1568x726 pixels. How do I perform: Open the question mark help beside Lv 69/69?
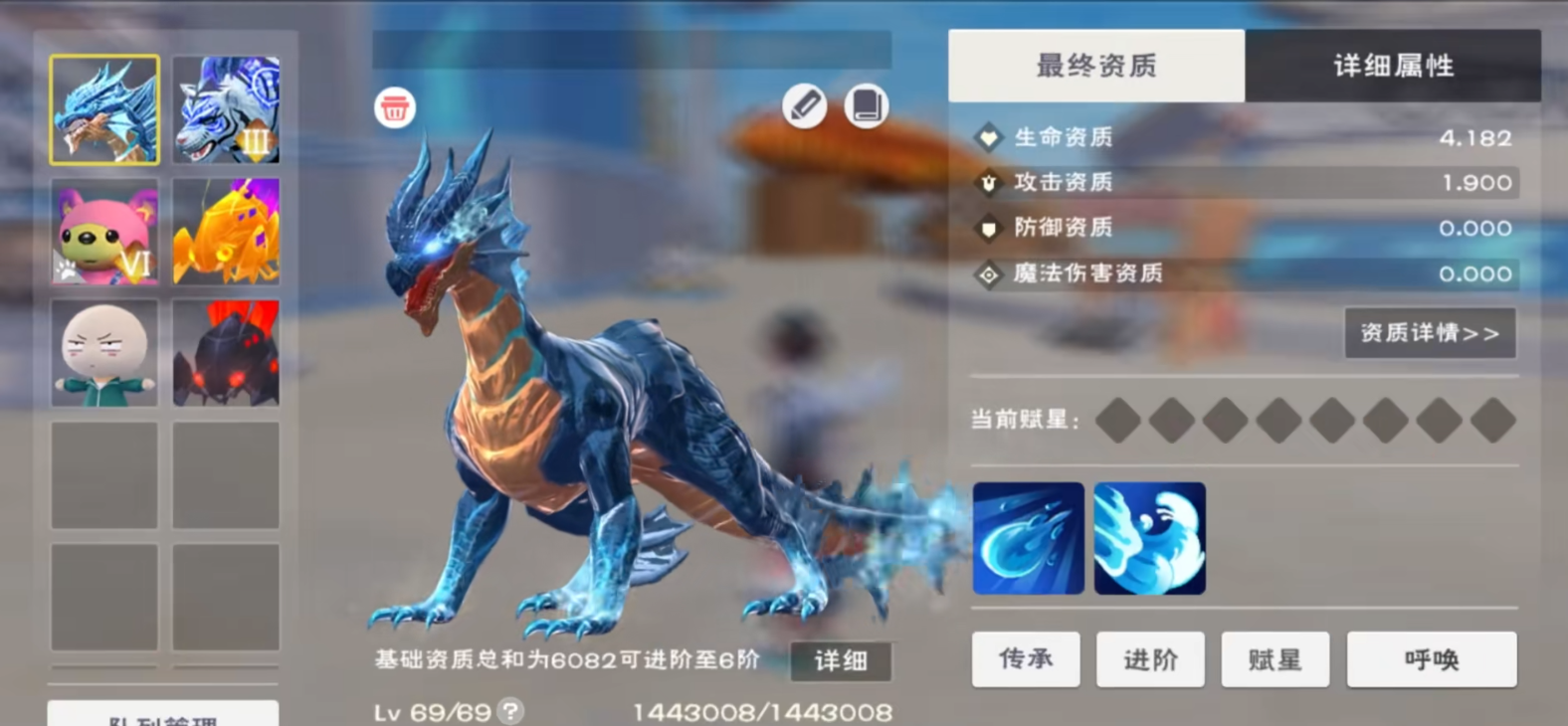tap(510, 710)
